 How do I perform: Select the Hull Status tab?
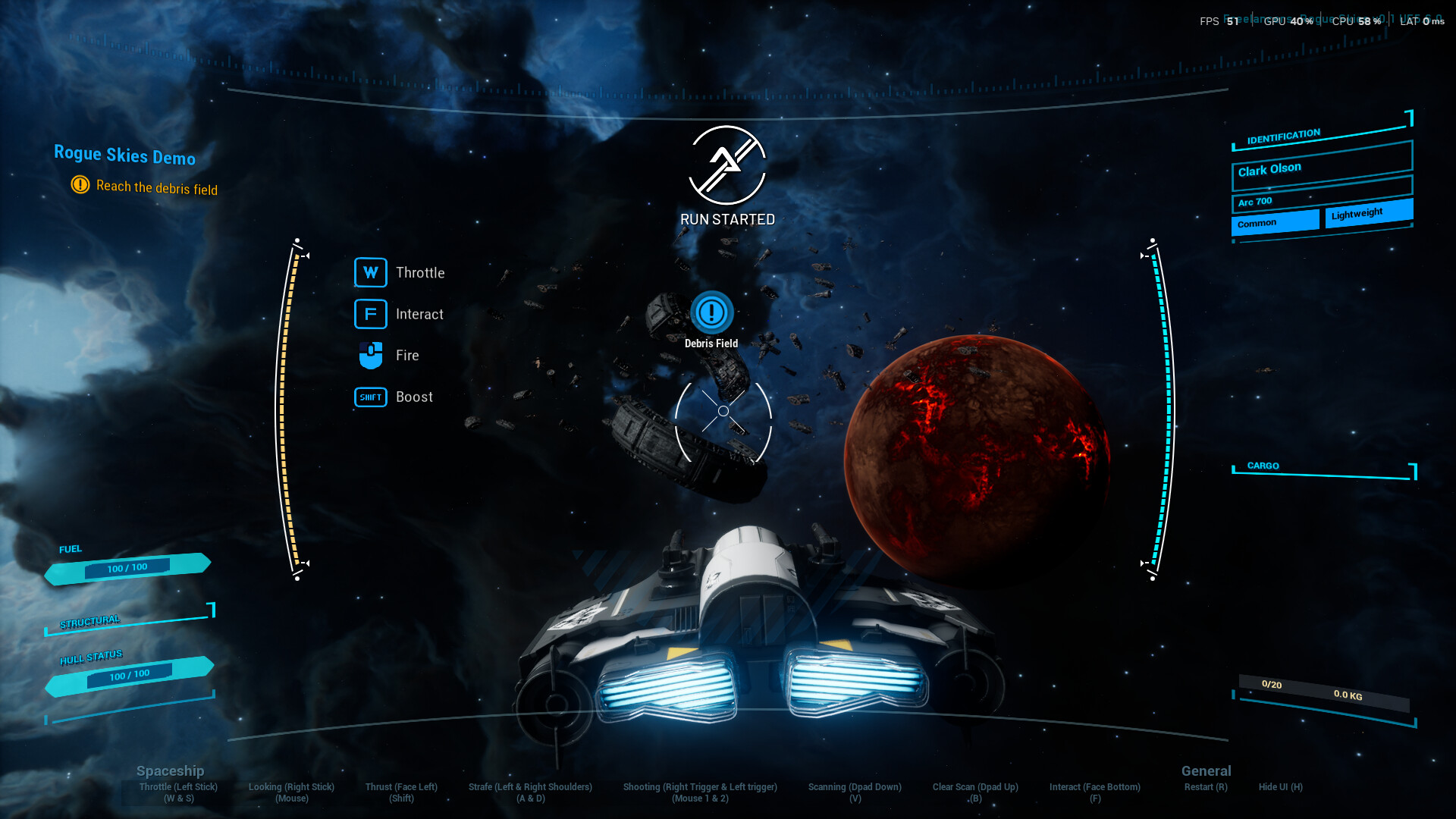point(91,655)
